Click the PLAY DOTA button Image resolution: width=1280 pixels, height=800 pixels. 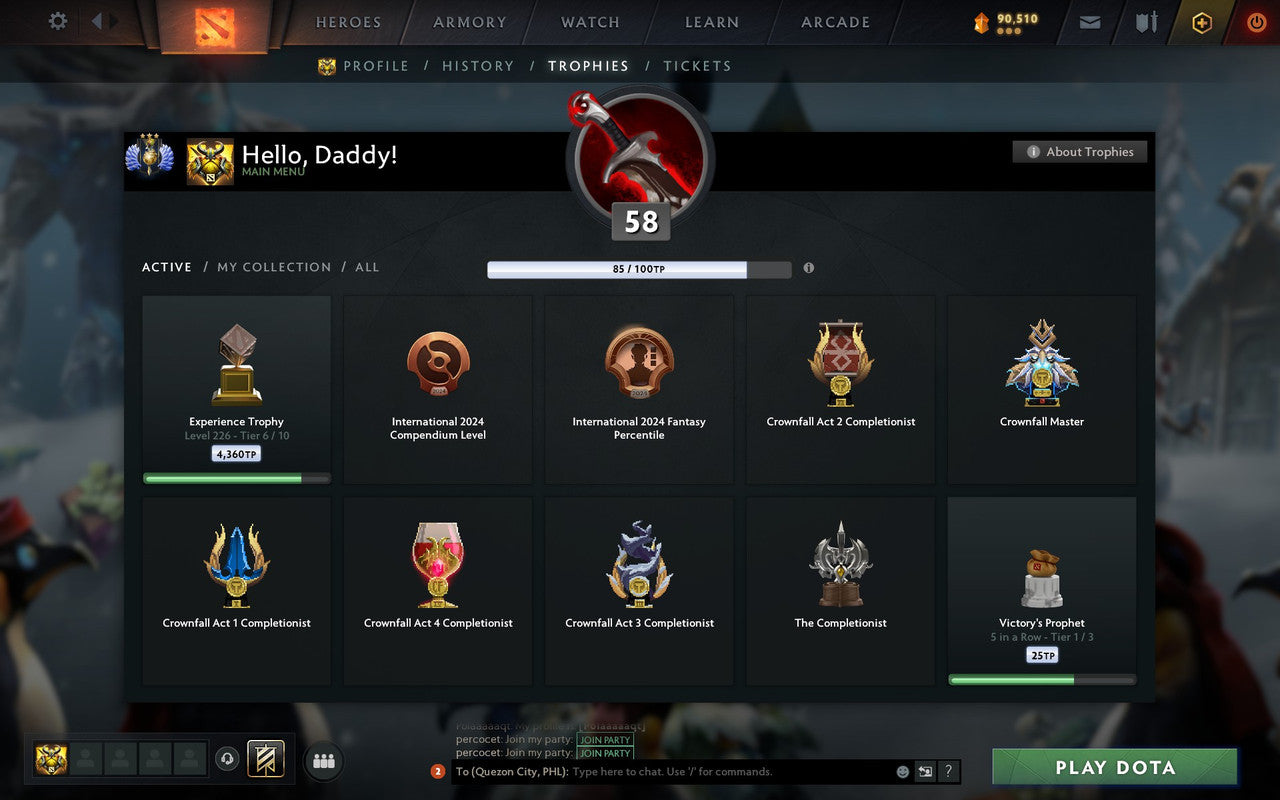click(1114, 767)
